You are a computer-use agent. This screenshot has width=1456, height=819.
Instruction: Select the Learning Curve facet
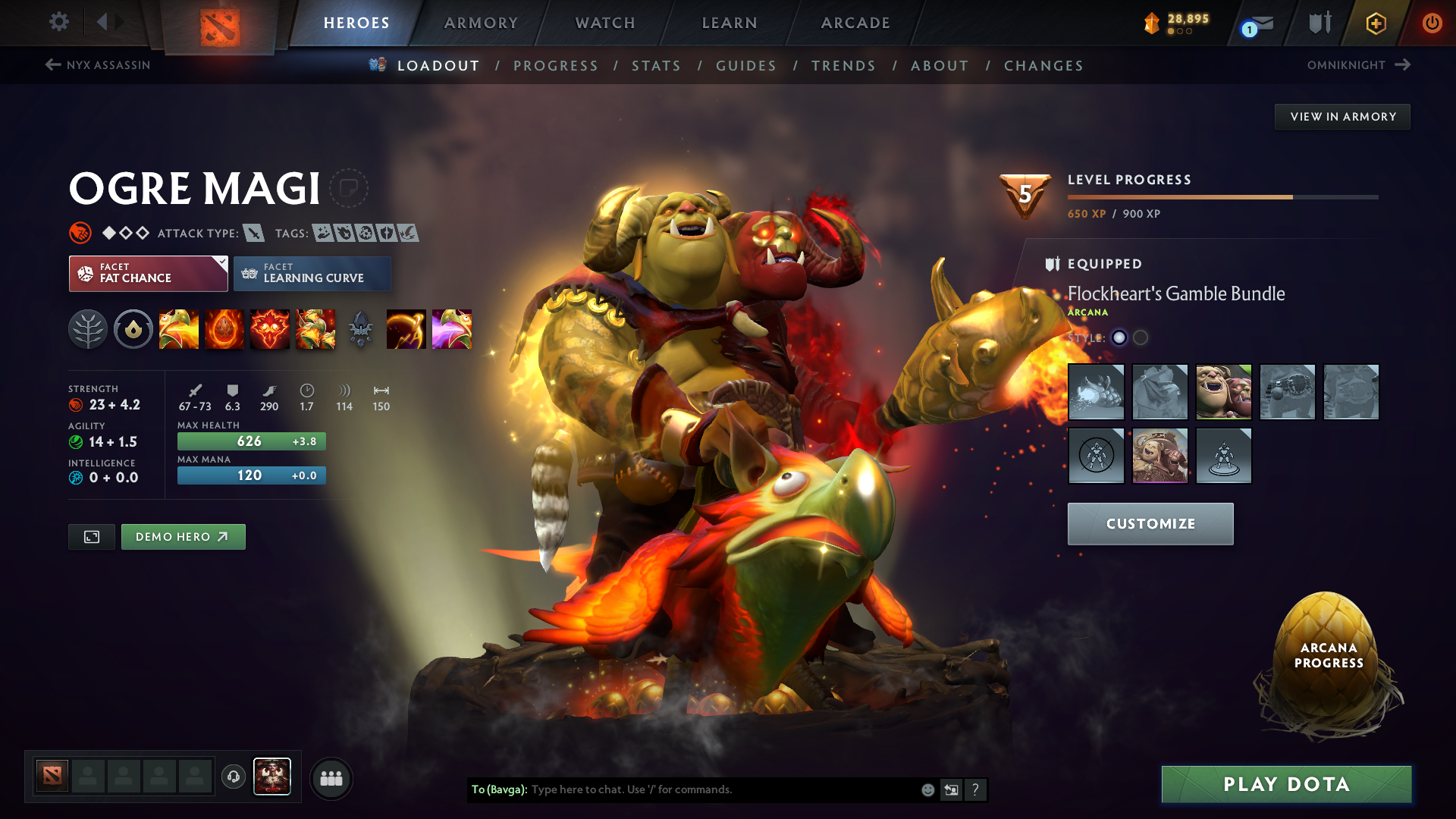(312, 273)
